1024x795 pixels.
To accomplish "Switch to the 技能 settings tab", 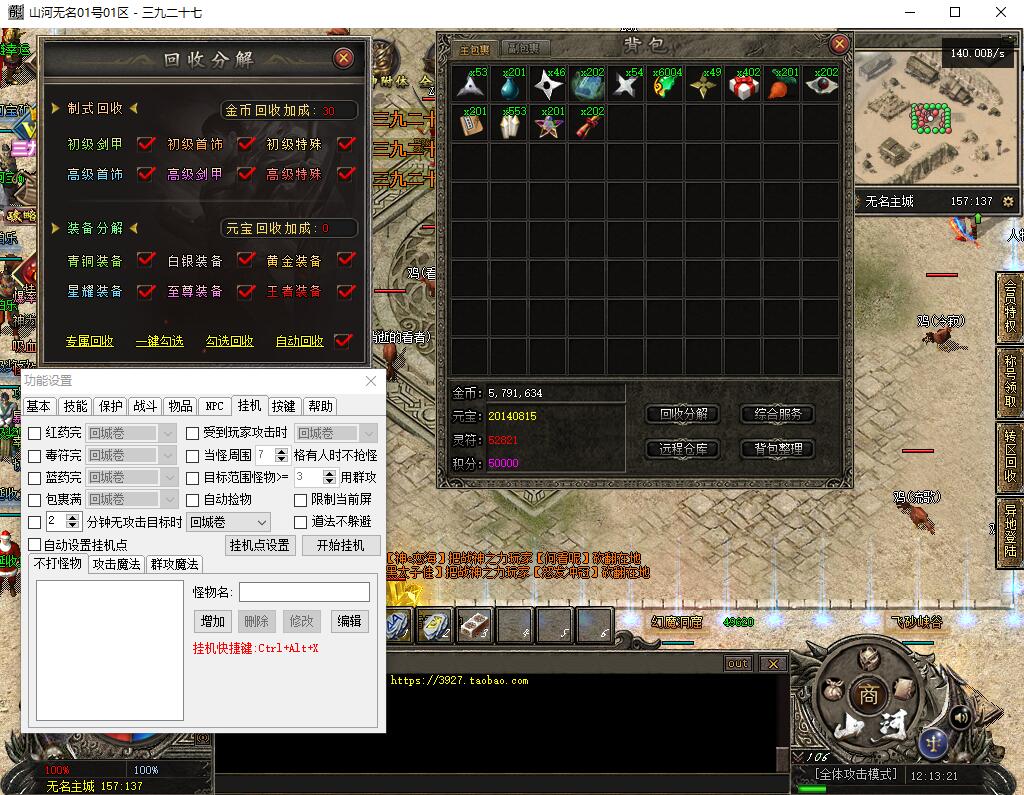I will point(76,406).
